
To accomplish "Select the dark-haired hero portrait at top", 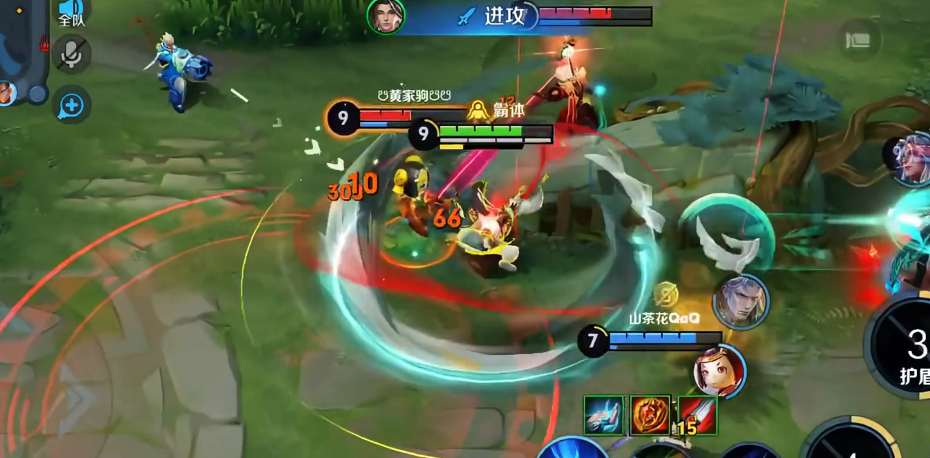I will pyautogui.click(x=385, y=15).
